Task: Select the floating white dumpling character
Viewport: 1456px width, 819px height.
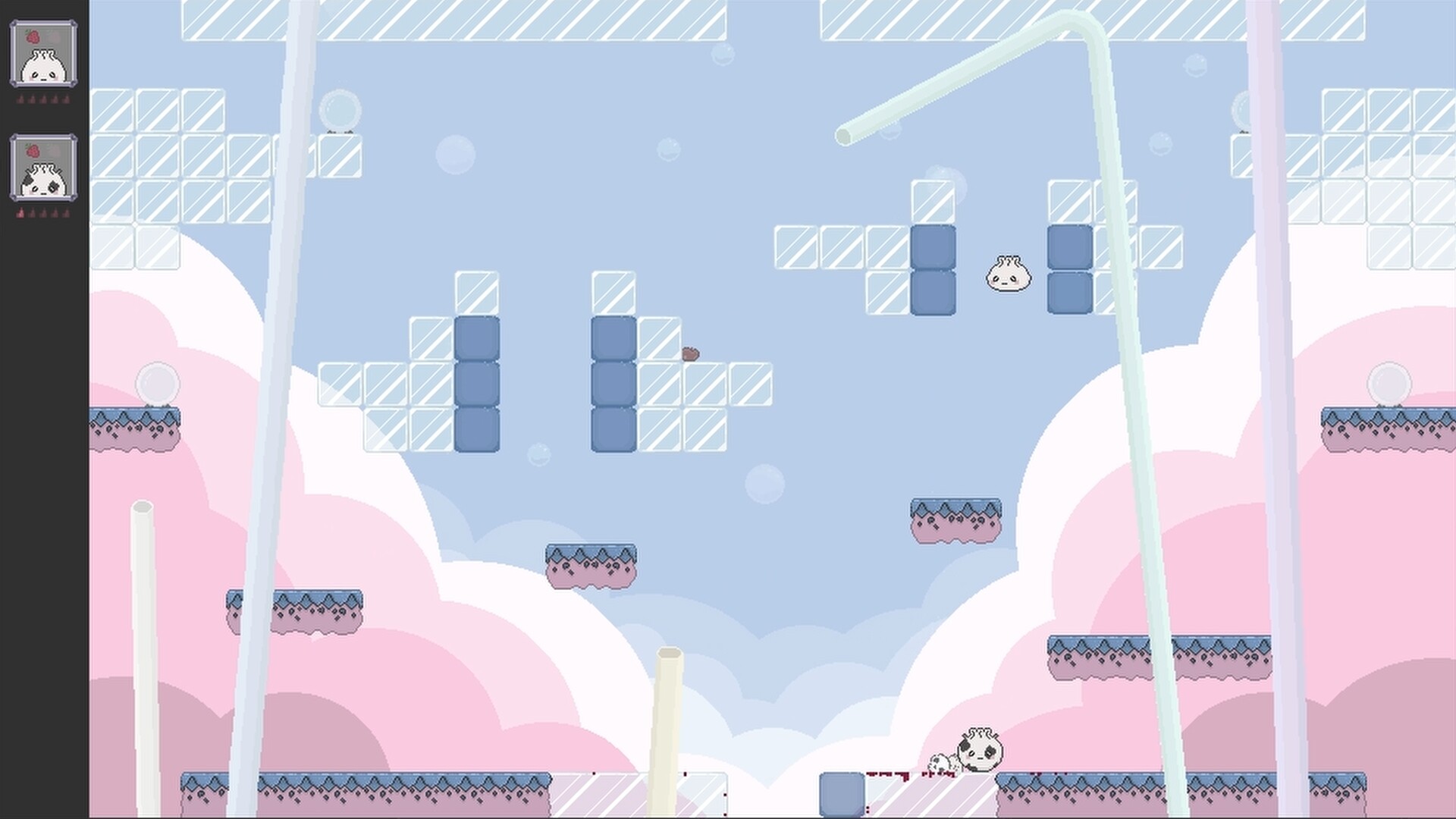Action: (1007, 273)
